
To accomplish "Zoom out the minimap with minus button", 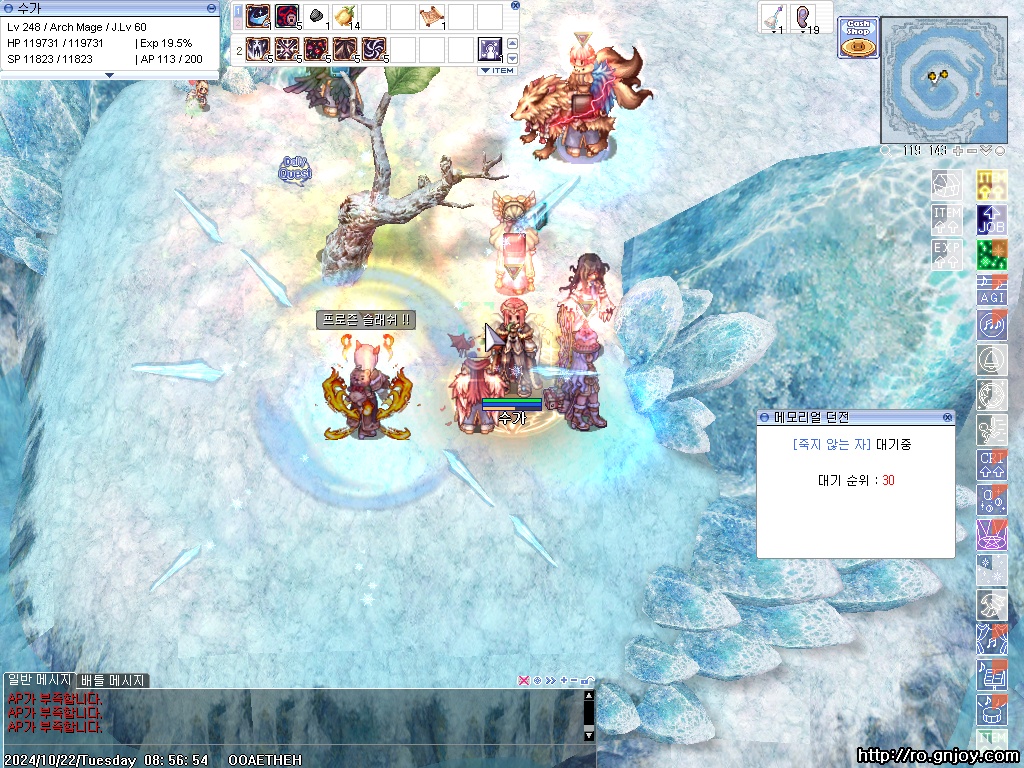I will click(971, 150).
